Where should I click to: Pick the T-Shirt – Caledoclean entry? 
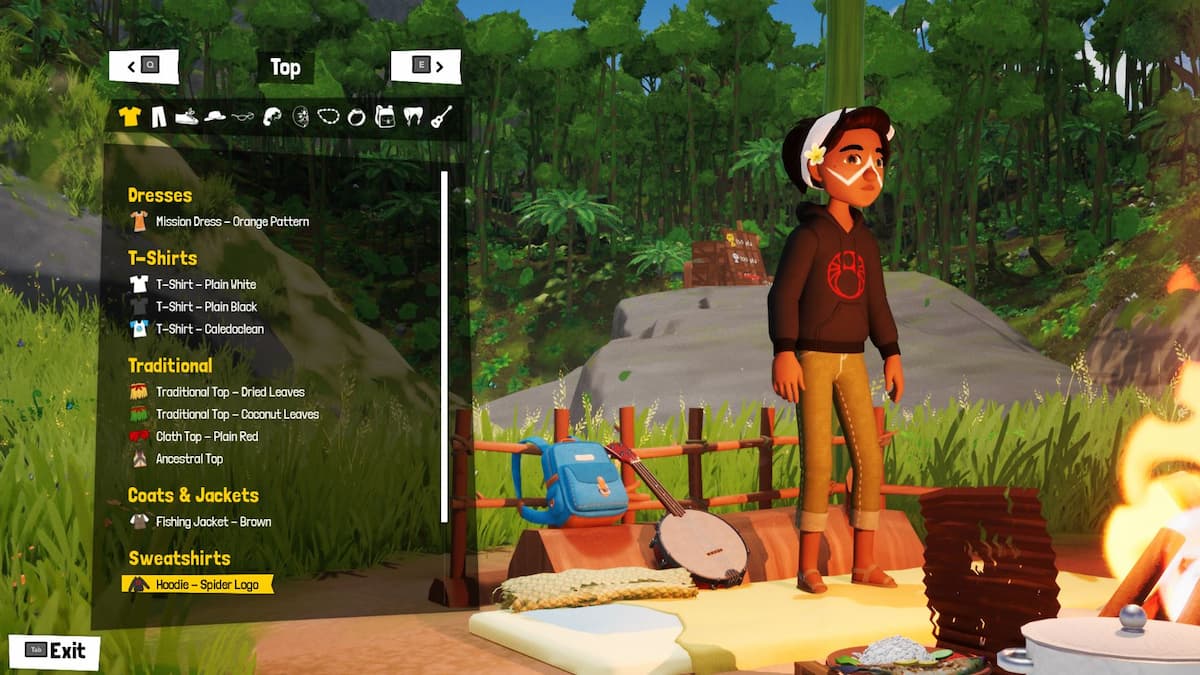tap(209, 329)
